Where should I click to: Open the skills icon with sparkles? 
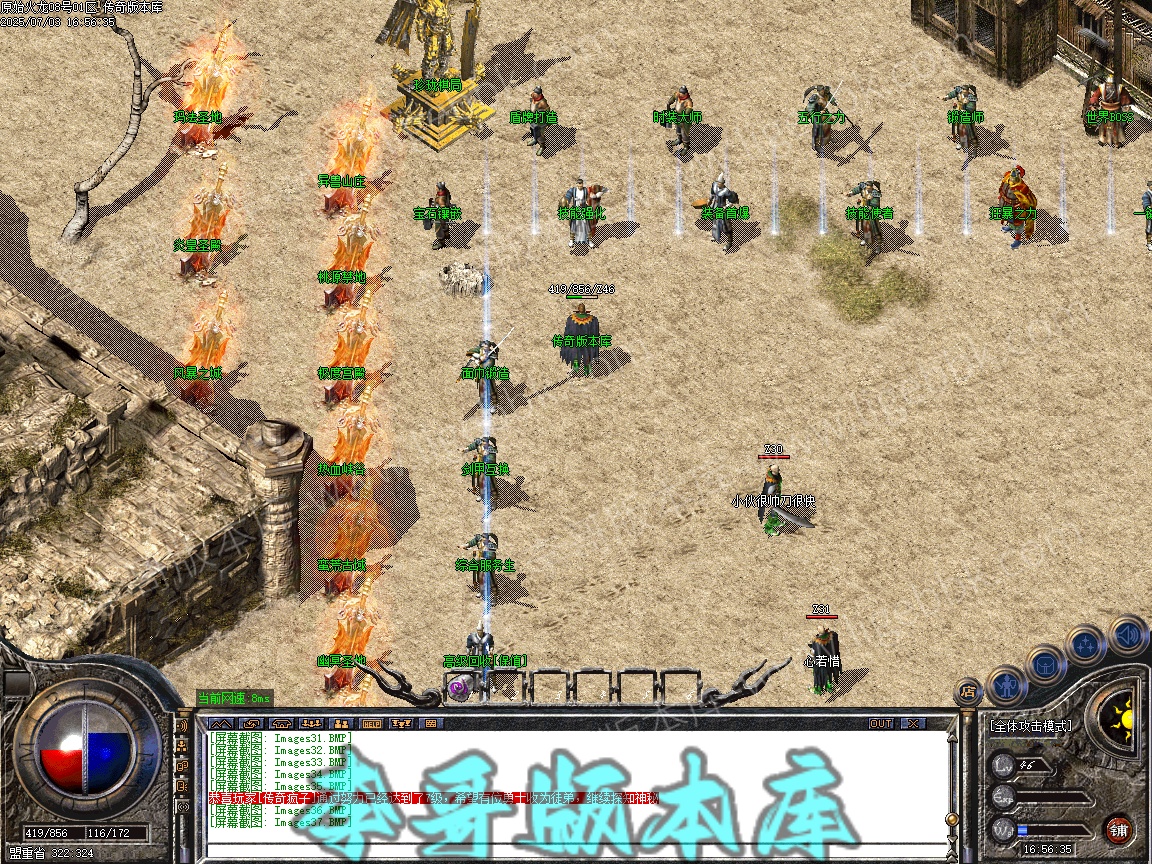point(1085,644)
